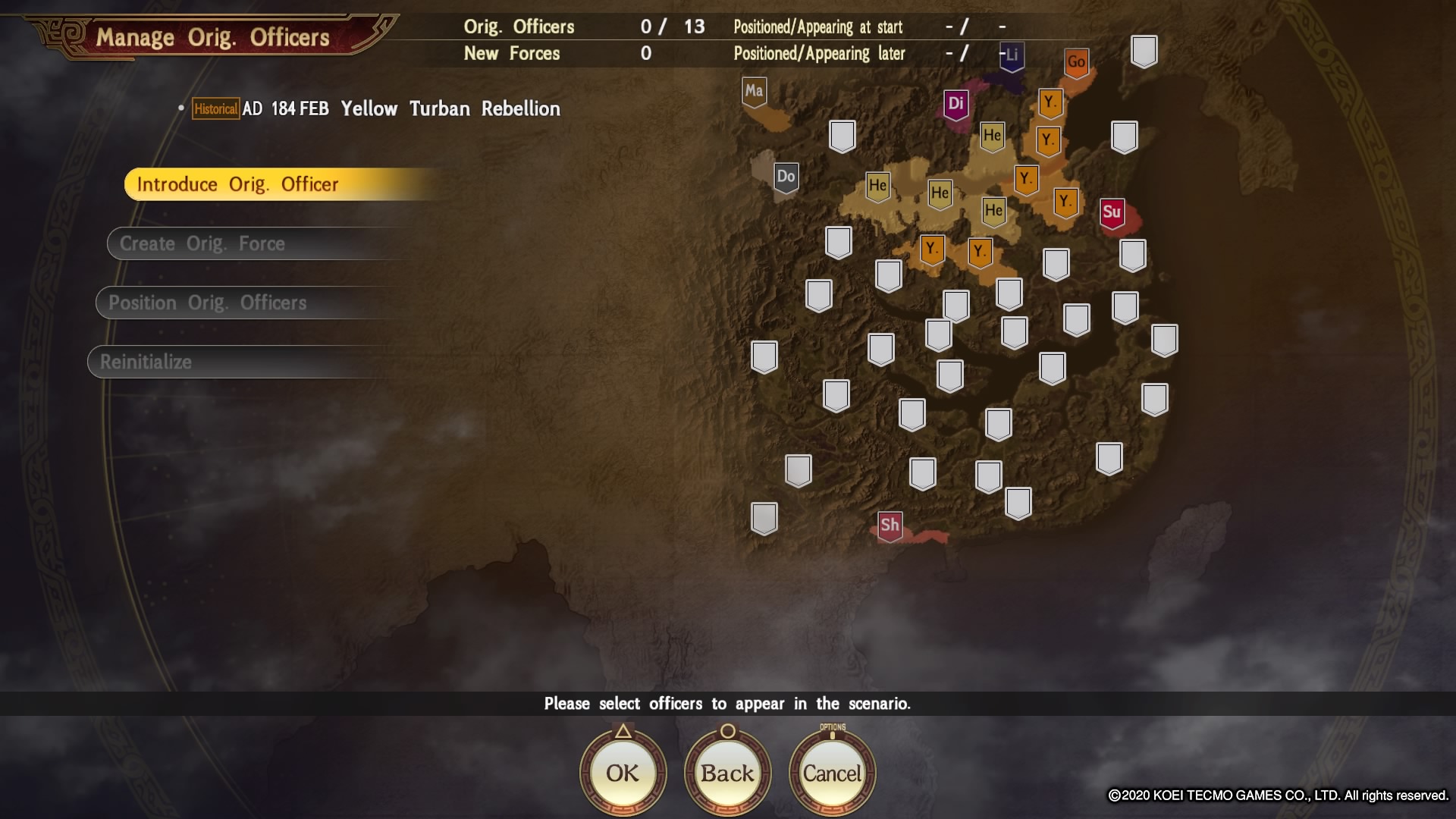The height and width of the screenshot is (819, 1456).
Task: Pick the Di force city marker
Action: coord(956,104)
